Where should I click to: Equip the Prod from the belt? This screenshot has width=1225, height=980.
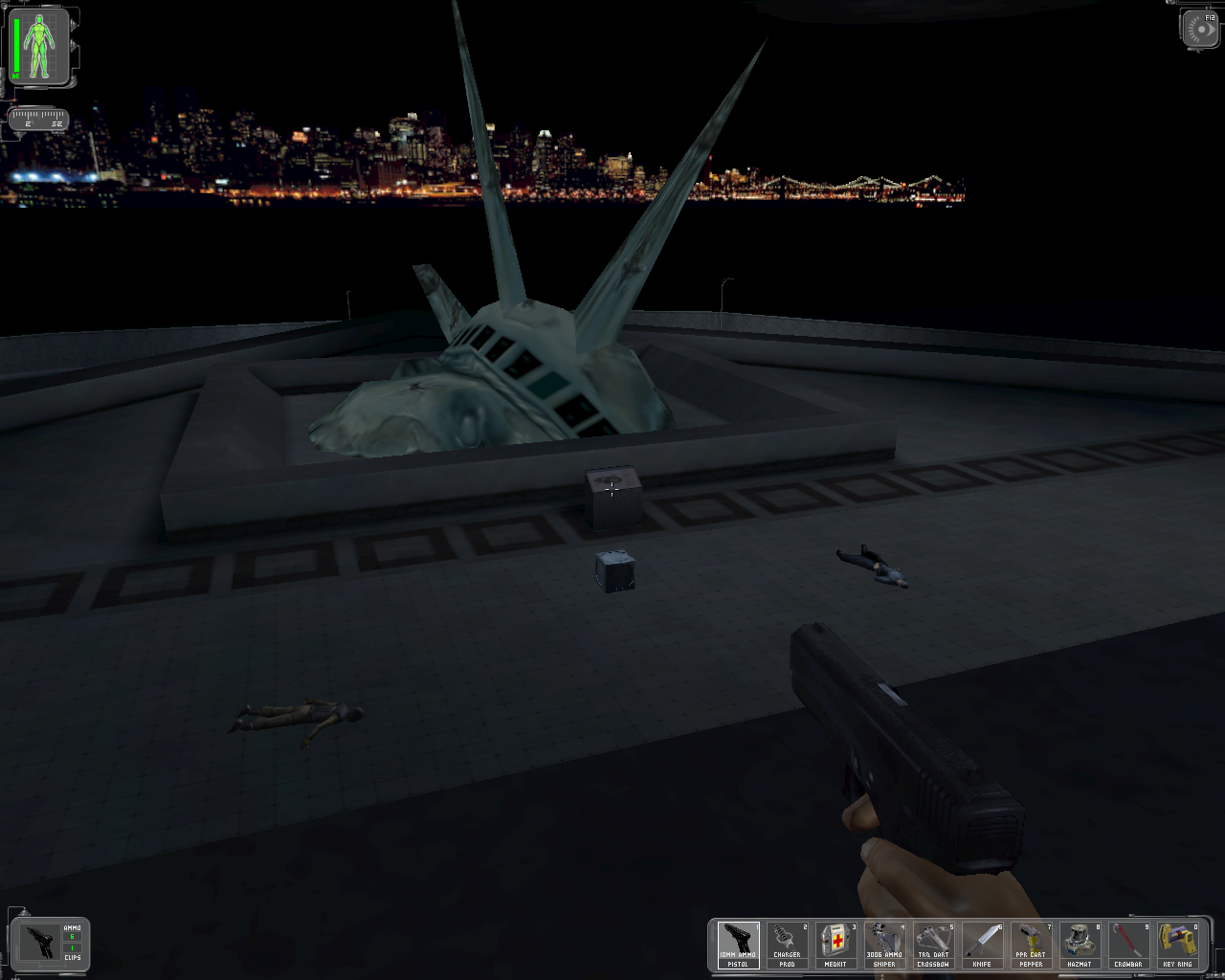(787, 944)
